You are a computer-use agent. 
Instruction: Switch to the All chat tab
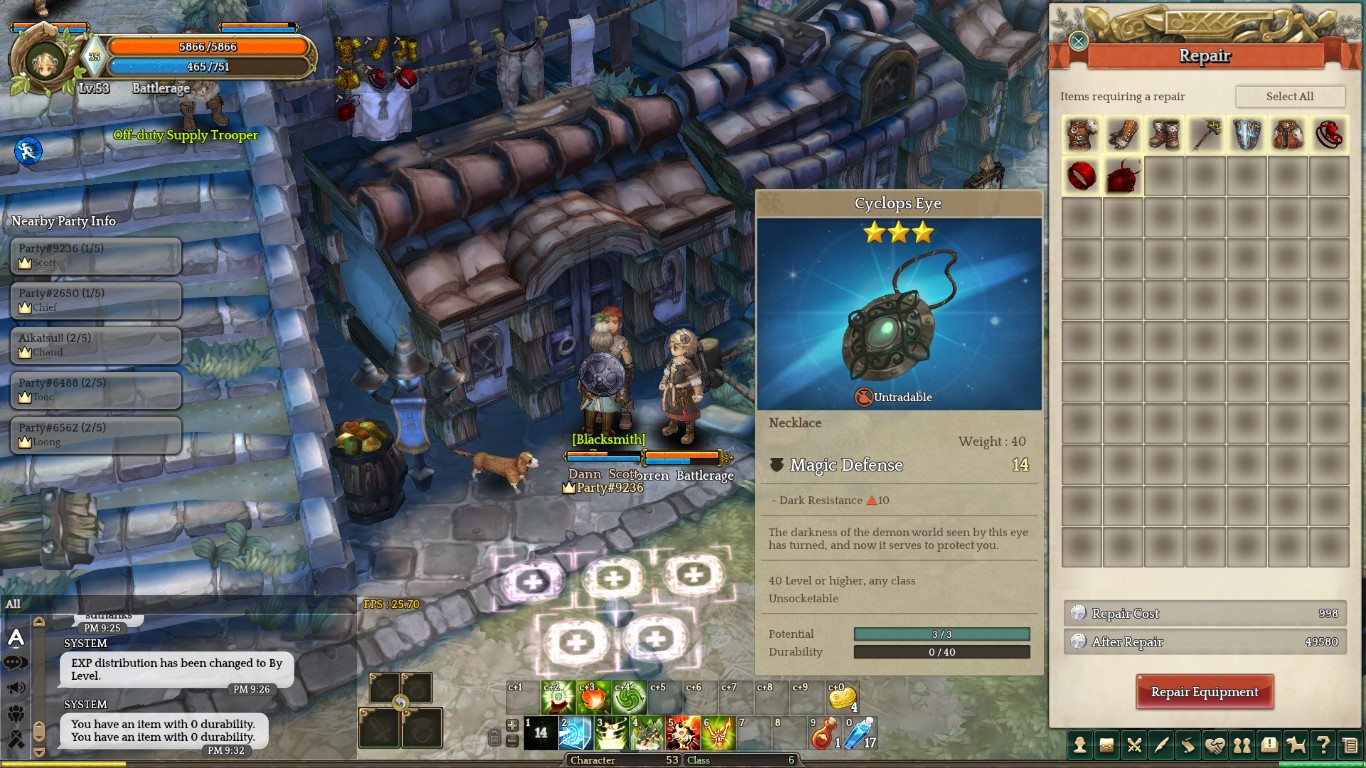pyautogui.click(x=13, y=604)
